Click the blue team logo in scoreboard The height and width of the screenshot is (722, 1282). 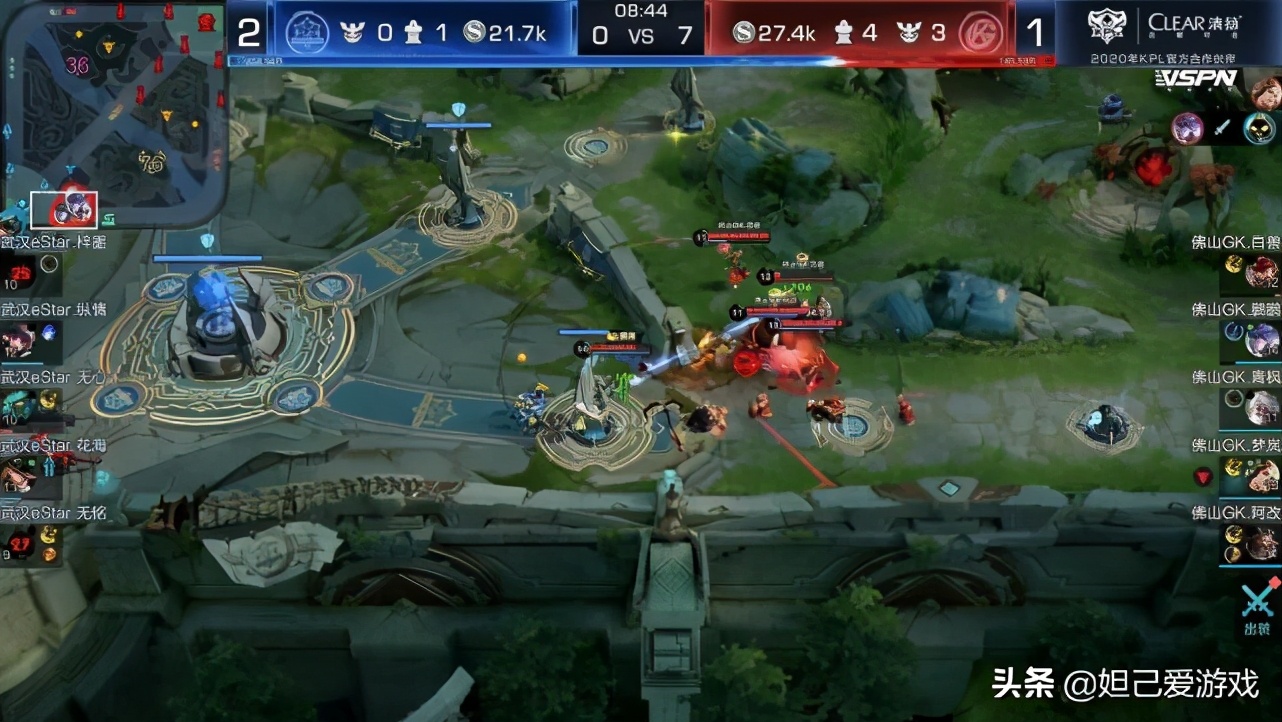[x=307, y=34]
